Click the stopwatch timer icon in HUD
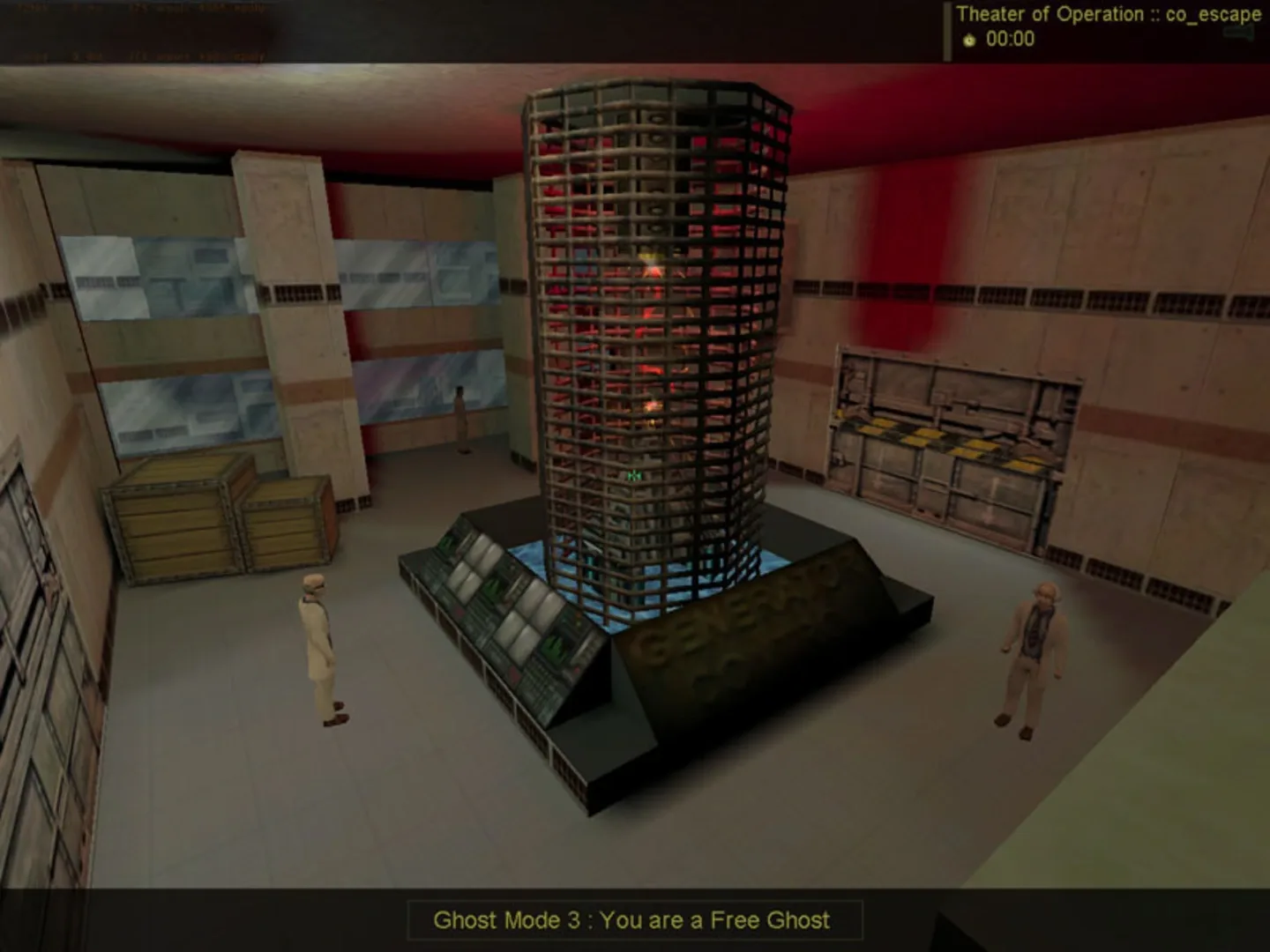This screenshot has height=952, width=1270. (969, 39)
